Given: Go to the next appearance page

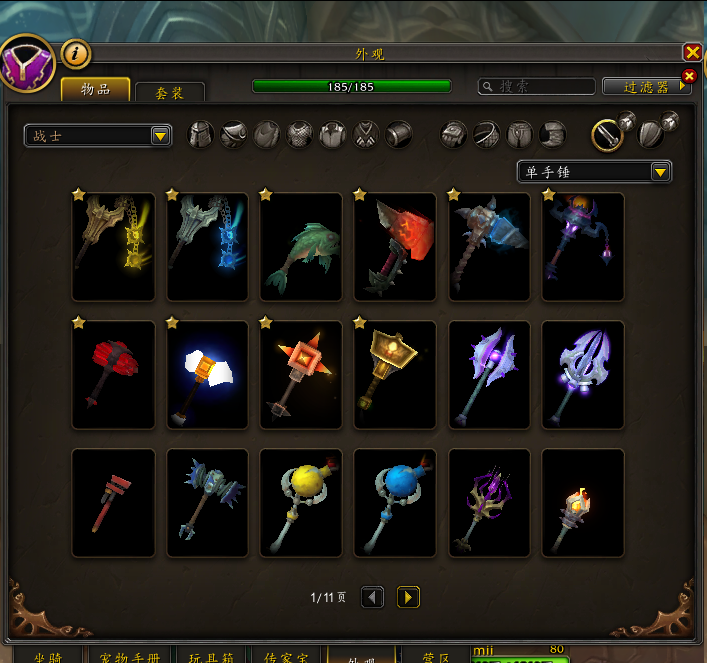Looking at the screenshot, I should [x=408, y=597].
